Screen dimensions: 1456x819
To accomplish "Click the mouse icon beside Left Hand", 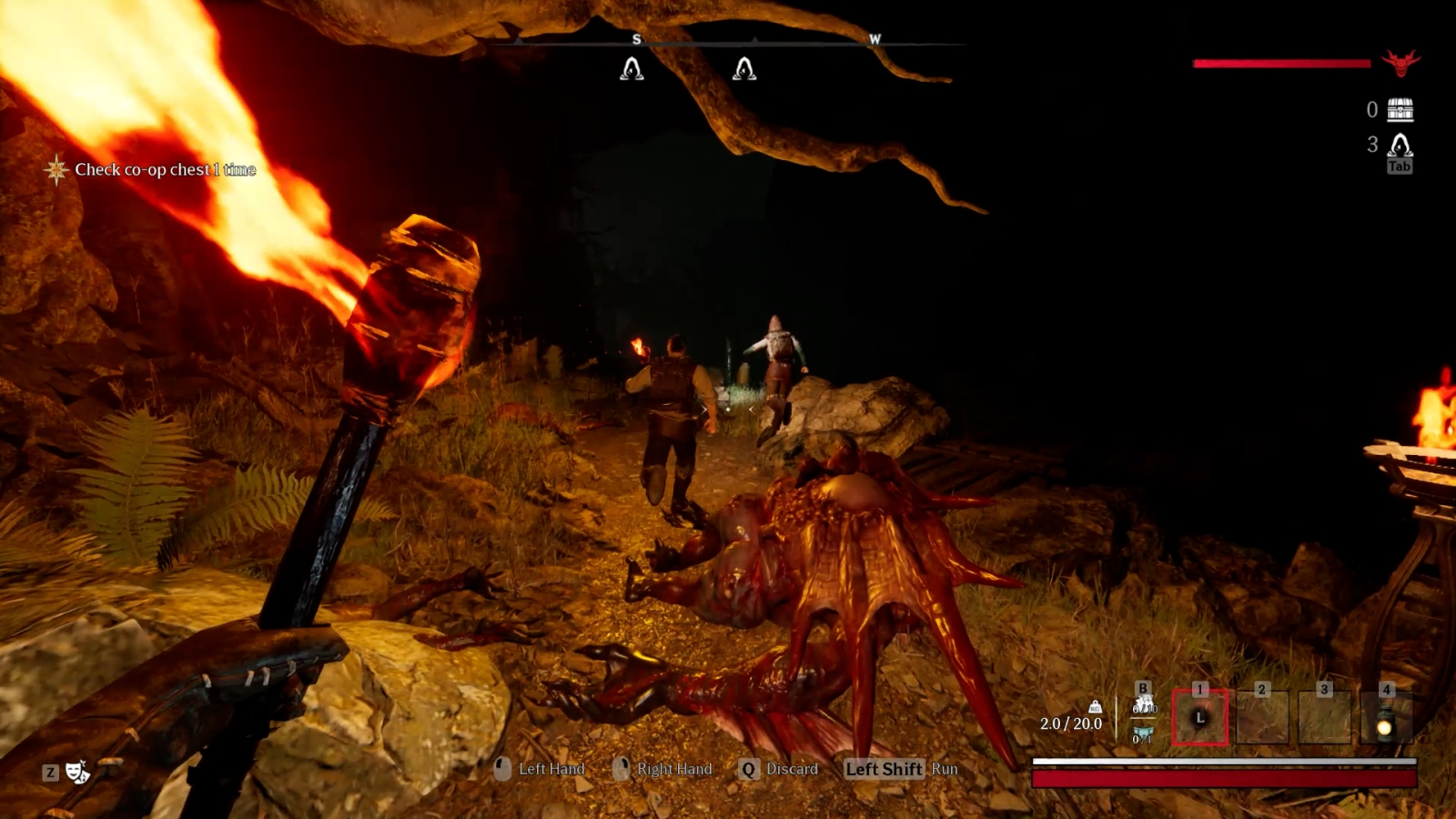I will 500,769.
